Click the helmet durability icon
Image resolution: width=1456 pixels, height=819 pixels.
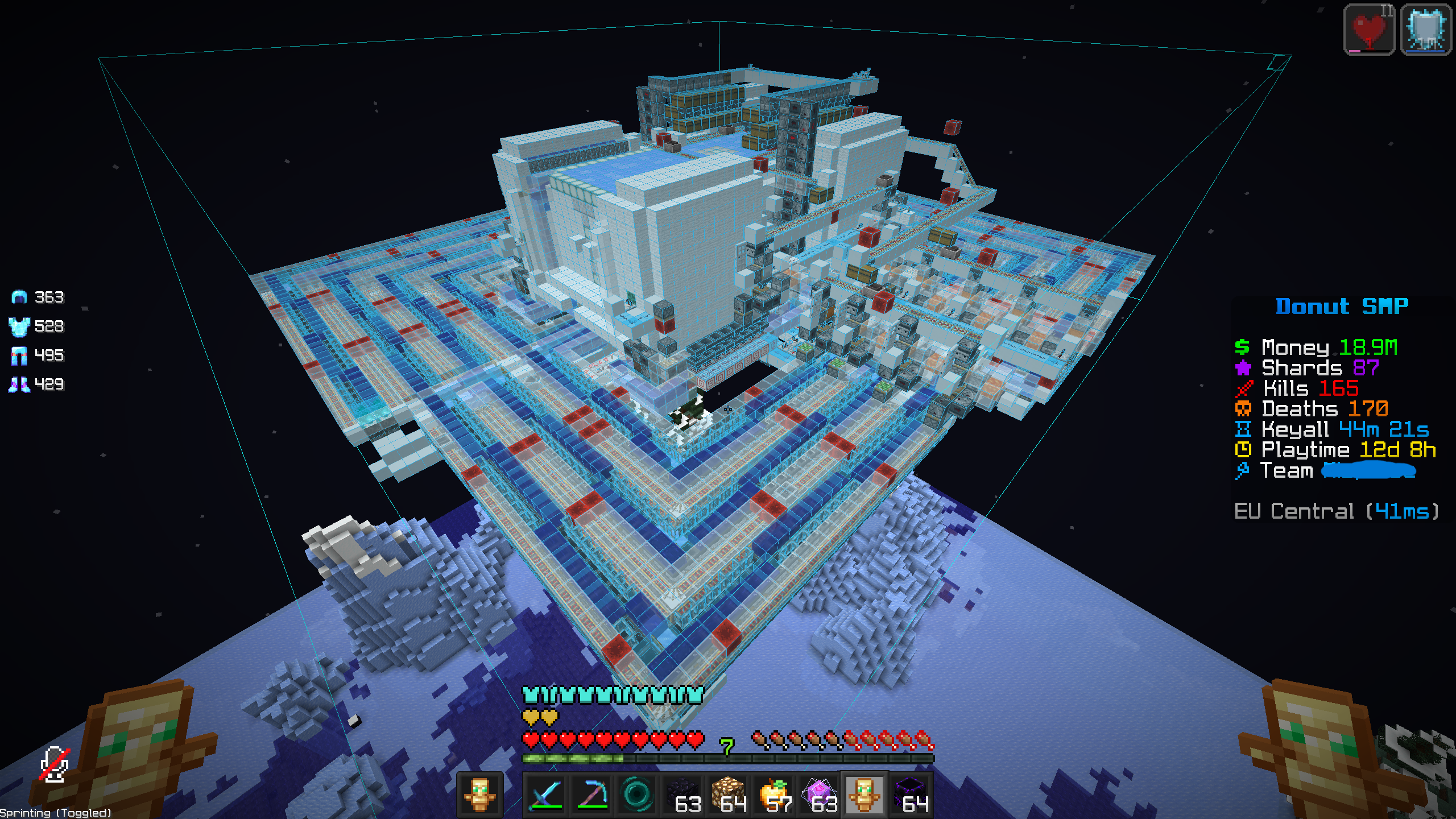(20, 297)
